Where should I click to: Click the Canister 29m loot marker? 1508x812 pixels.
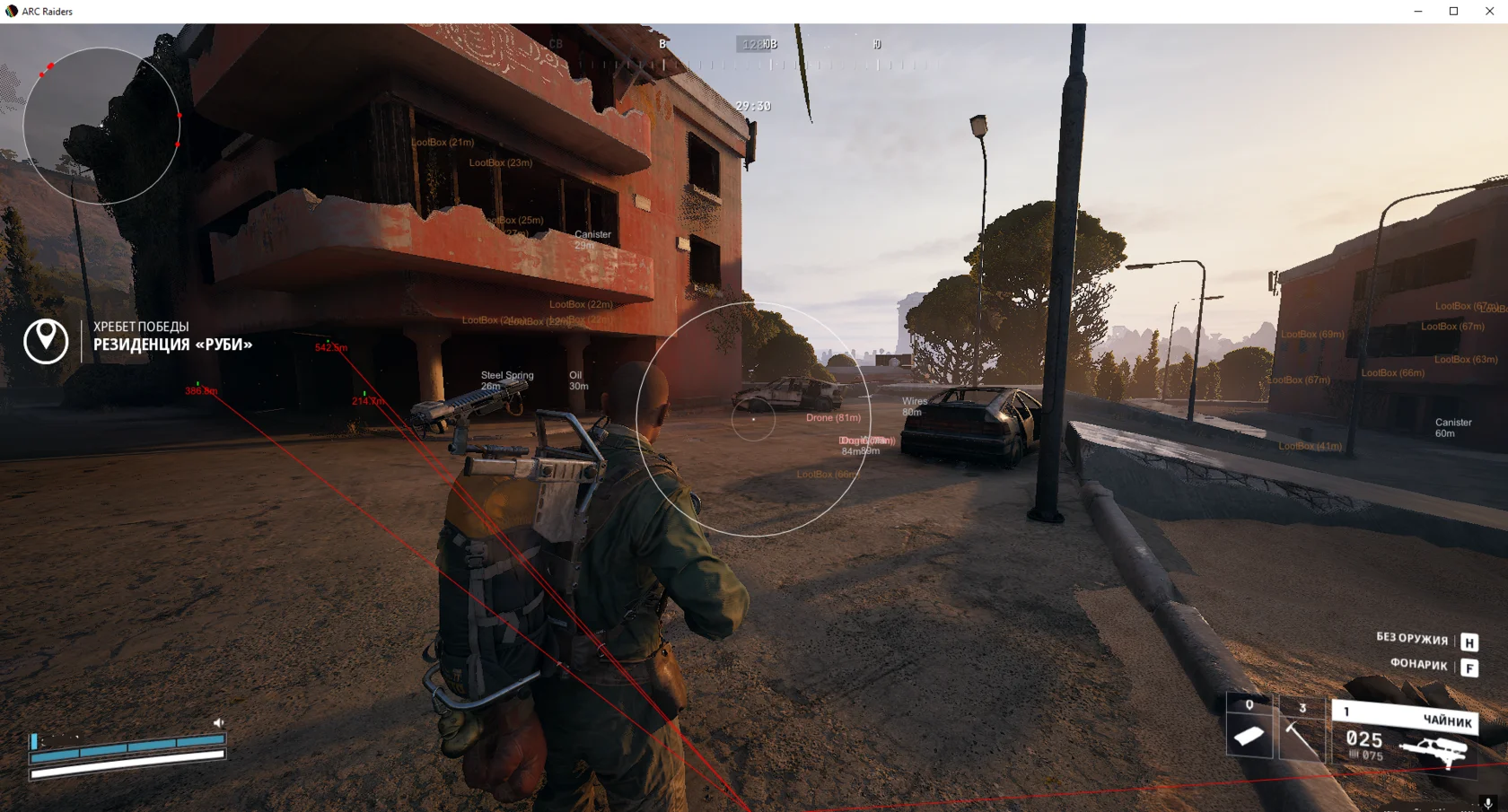pyautogui.click(x=592, y=239)
